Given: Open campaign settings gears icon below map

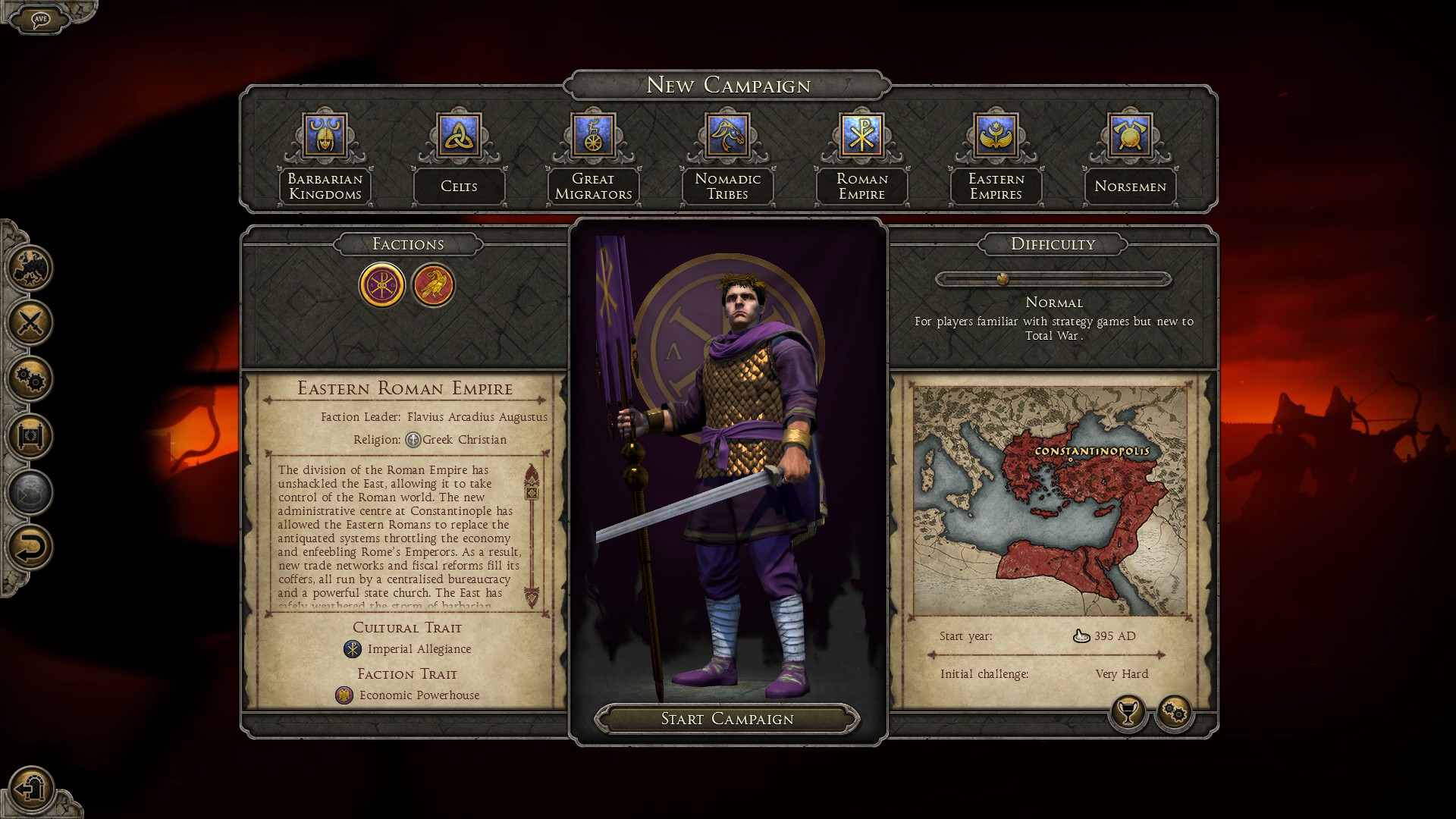Looking at the screenshot, I should tap(1175, 712).
